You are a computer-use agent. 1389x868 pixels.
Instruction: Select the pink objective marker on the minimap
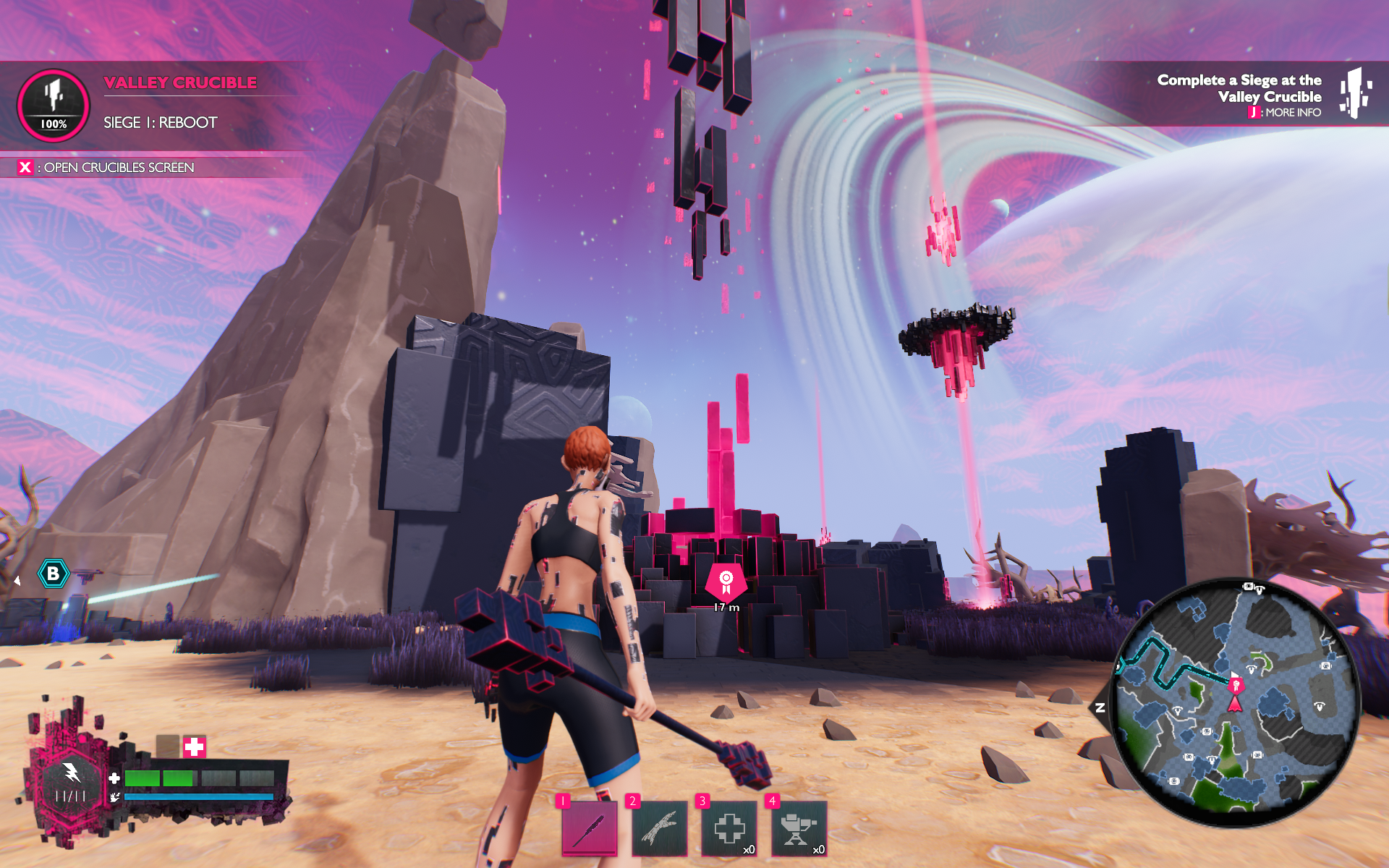[1236, 684]
